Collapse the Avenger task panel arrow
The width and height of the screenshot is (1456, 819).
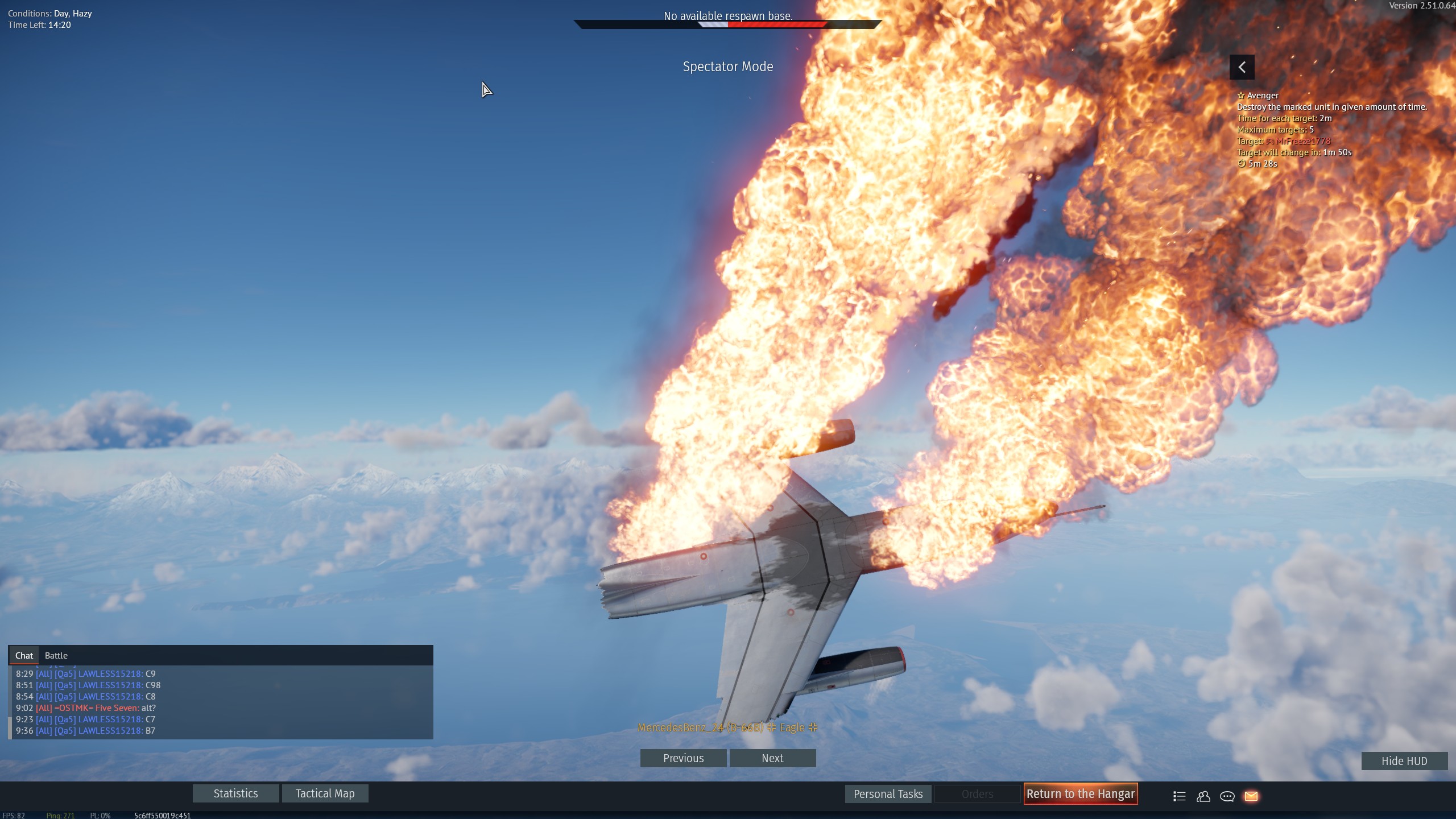(x=1242, y=67)
